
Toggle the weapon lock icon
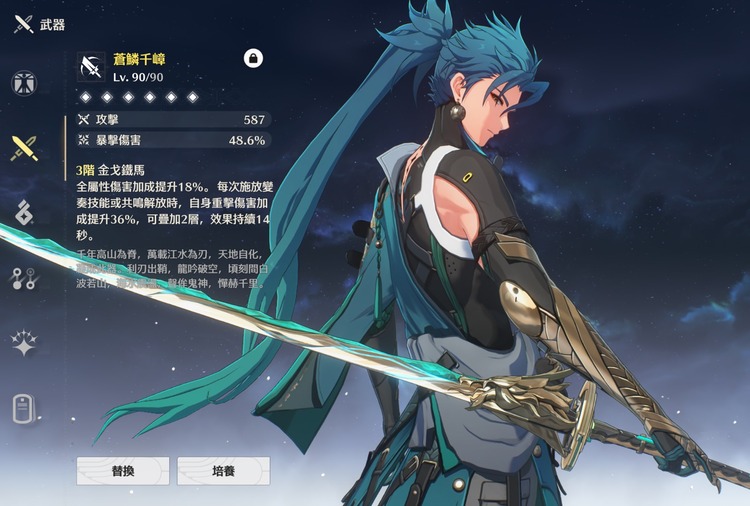tap(254, 59)
